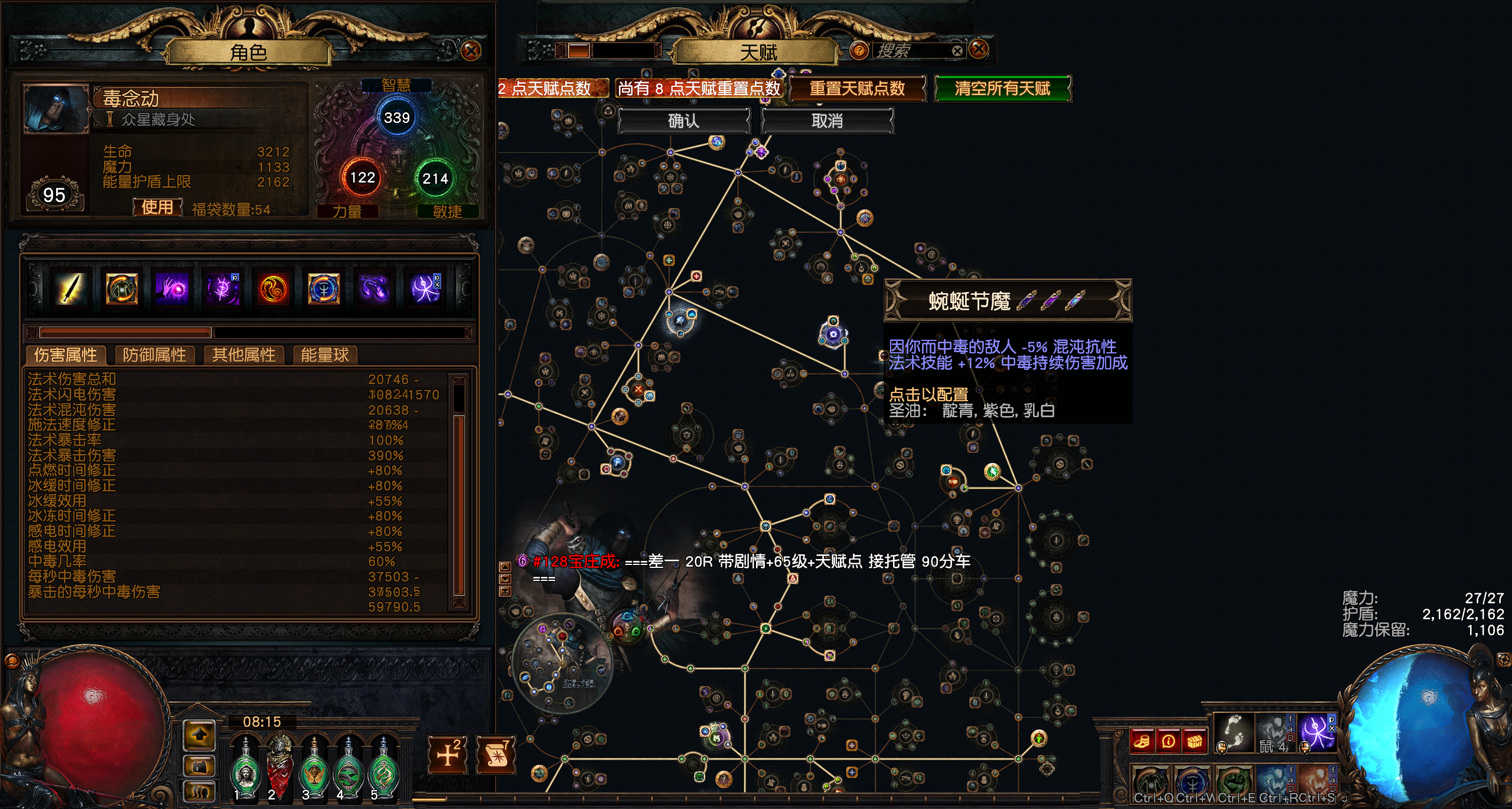
Task: Show the 能量球 tab
Action: click(x=324, y=355)
